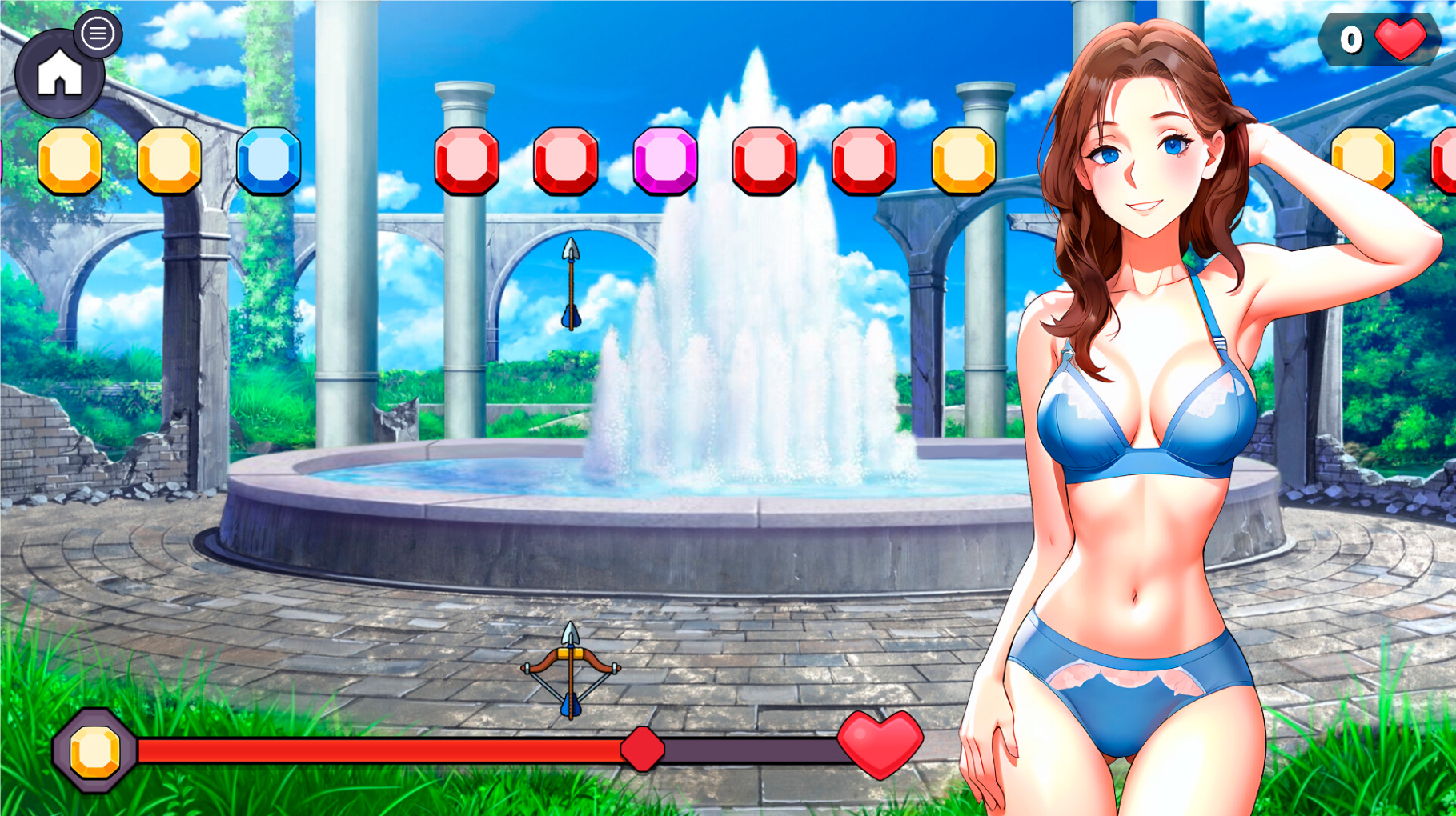Click the girl character portrait
Screen dimensions: 1456x816
tap(1145, 400)
